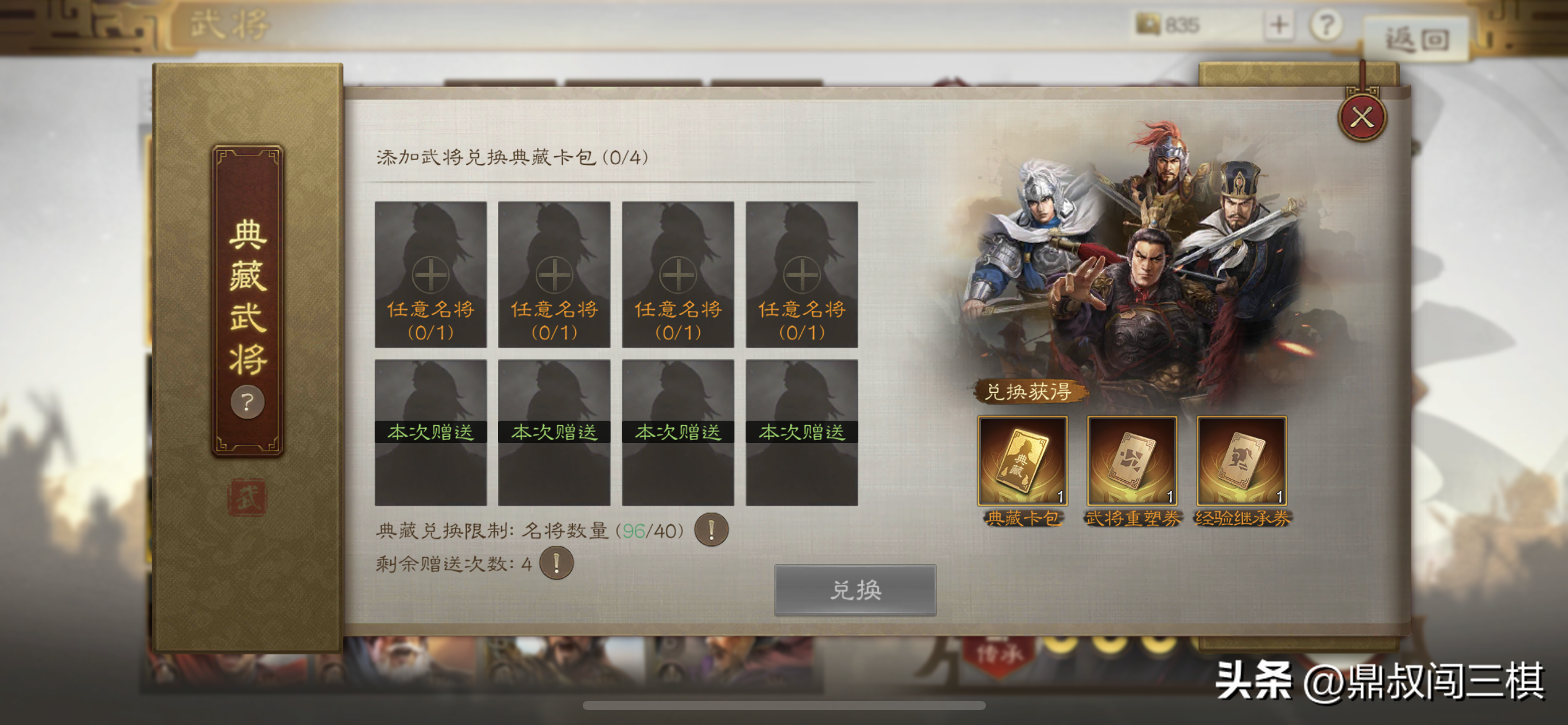Inspect the 经验继承券 reward
This screenshot has width=1568, height=725.
1242,461
